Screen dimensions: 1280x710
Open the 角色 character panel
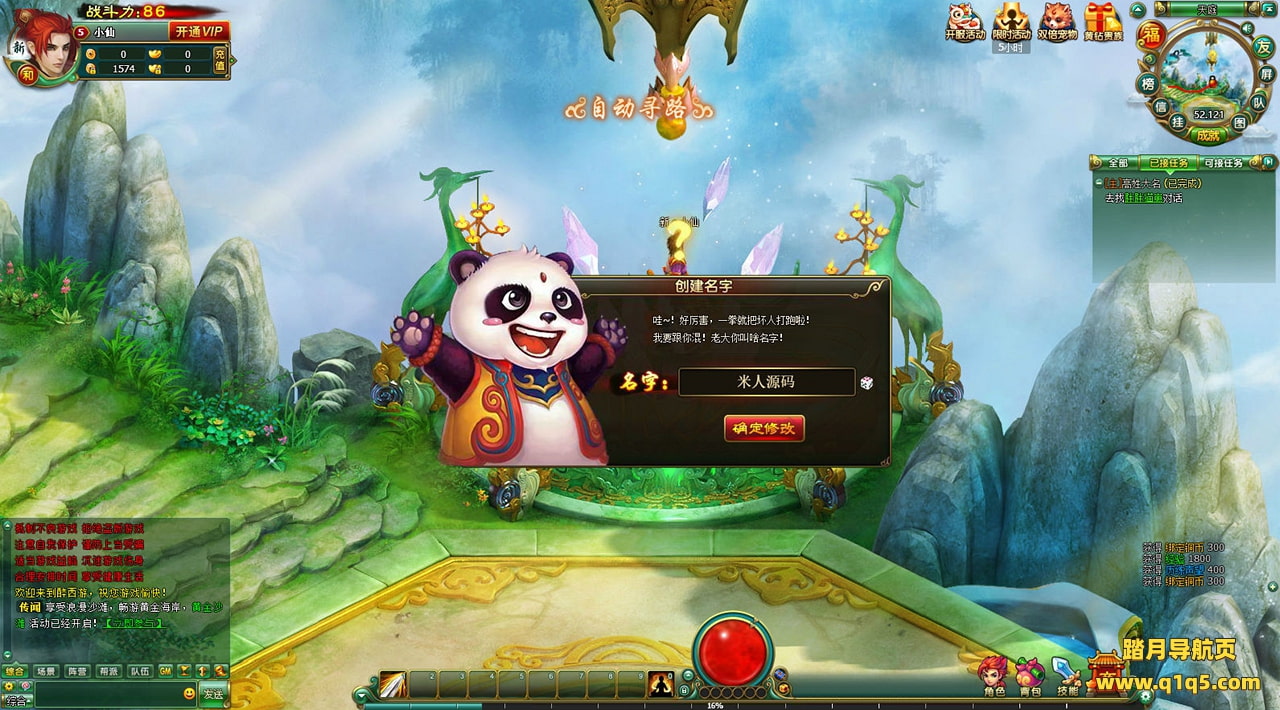[x=993, y=677]
